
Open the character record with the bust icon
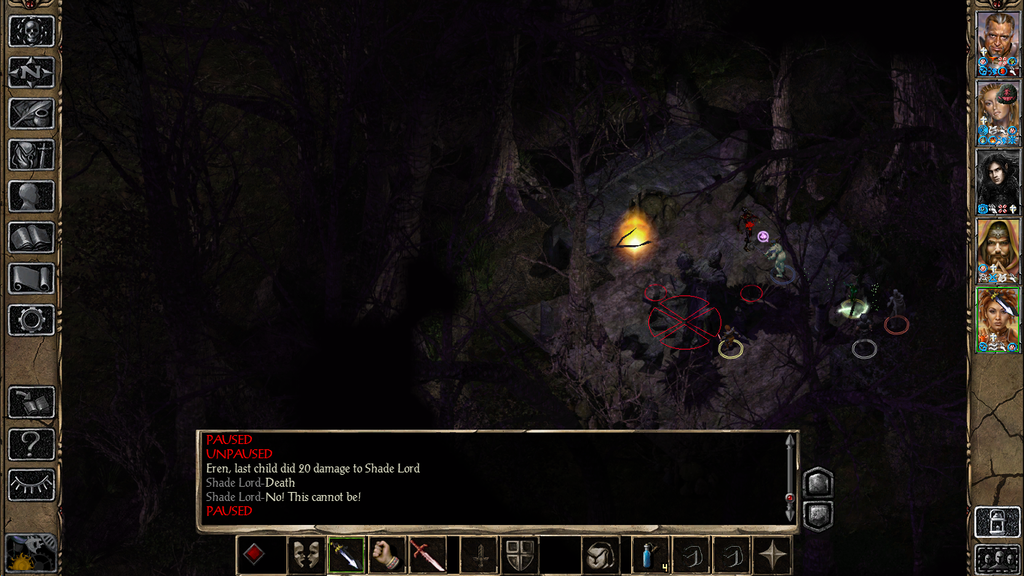point(31,196)
